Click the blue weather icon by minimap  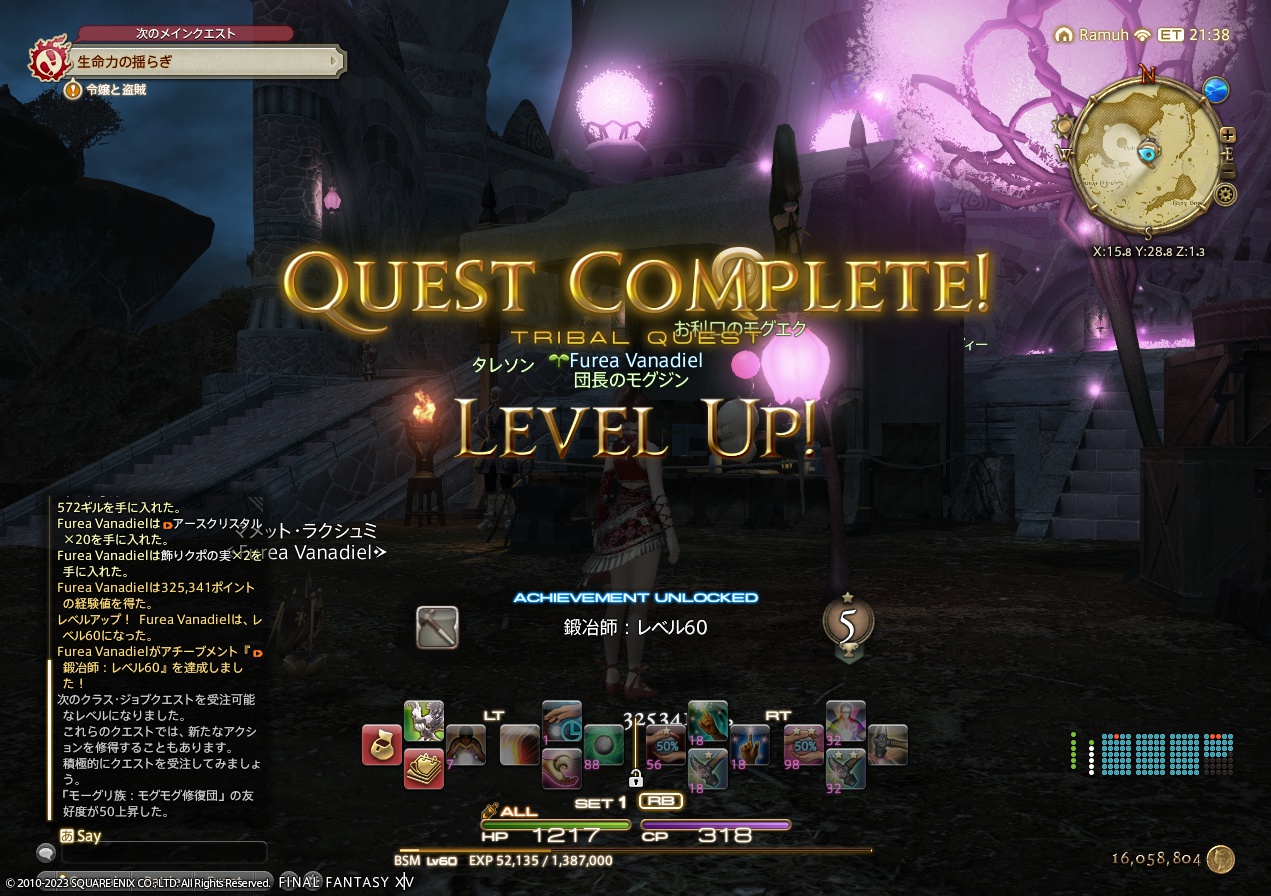click(x=1216, y=90)
